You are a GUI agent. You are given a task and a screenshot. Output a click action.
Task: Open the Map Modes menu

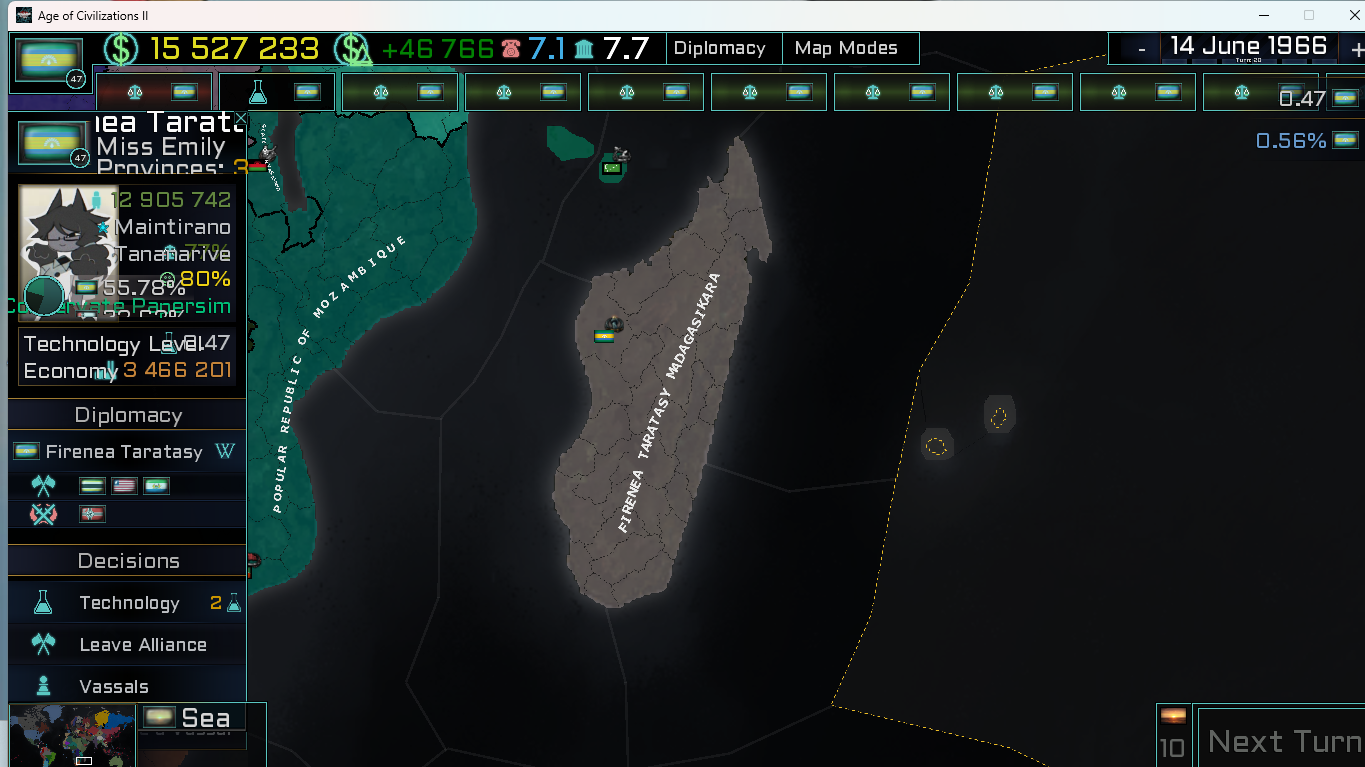point(846,48)
